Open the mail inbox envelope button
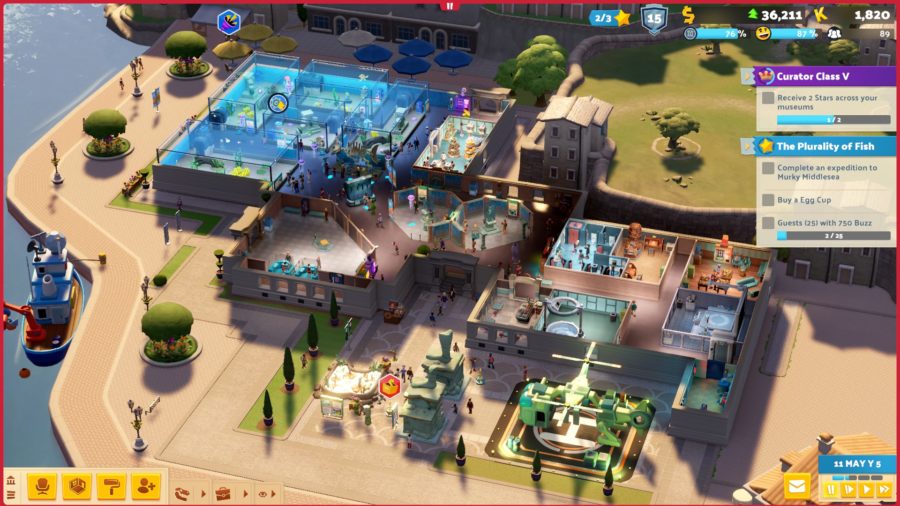 pyautogui.click(x=797, y=487)
